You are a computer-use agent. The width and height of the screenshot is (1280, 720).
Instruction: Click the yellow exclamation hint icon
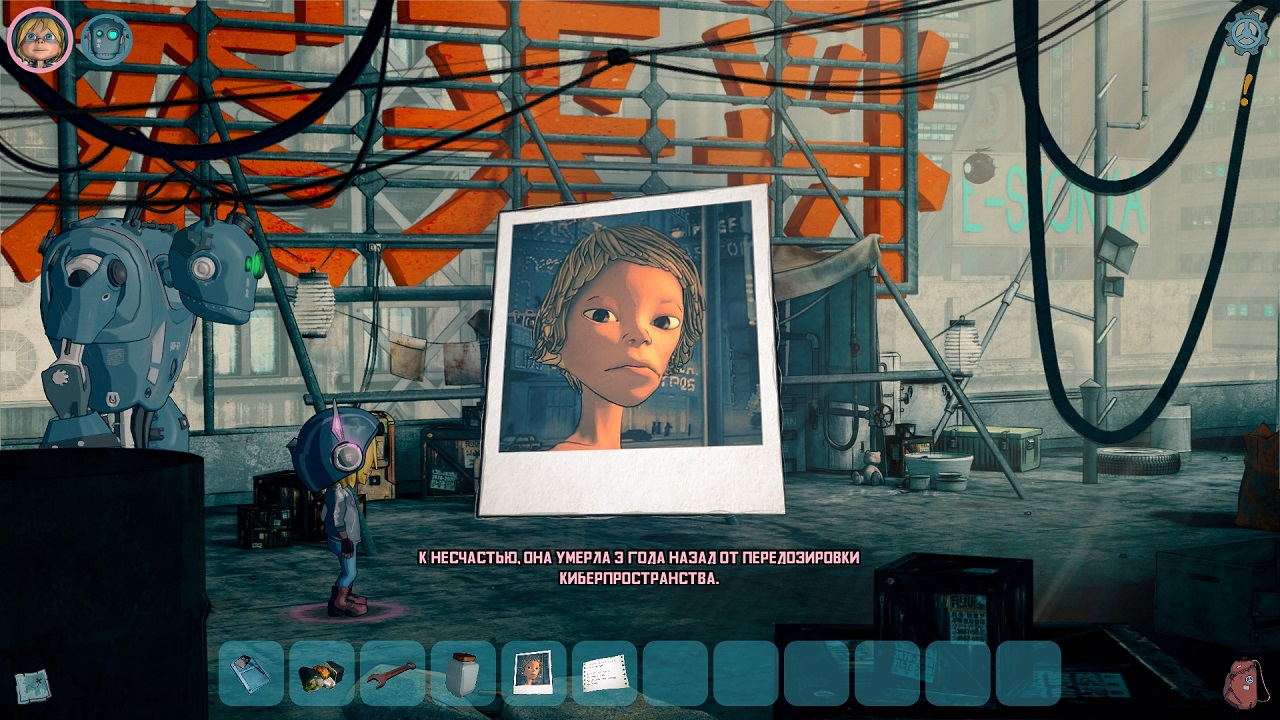coord(1246,91)
